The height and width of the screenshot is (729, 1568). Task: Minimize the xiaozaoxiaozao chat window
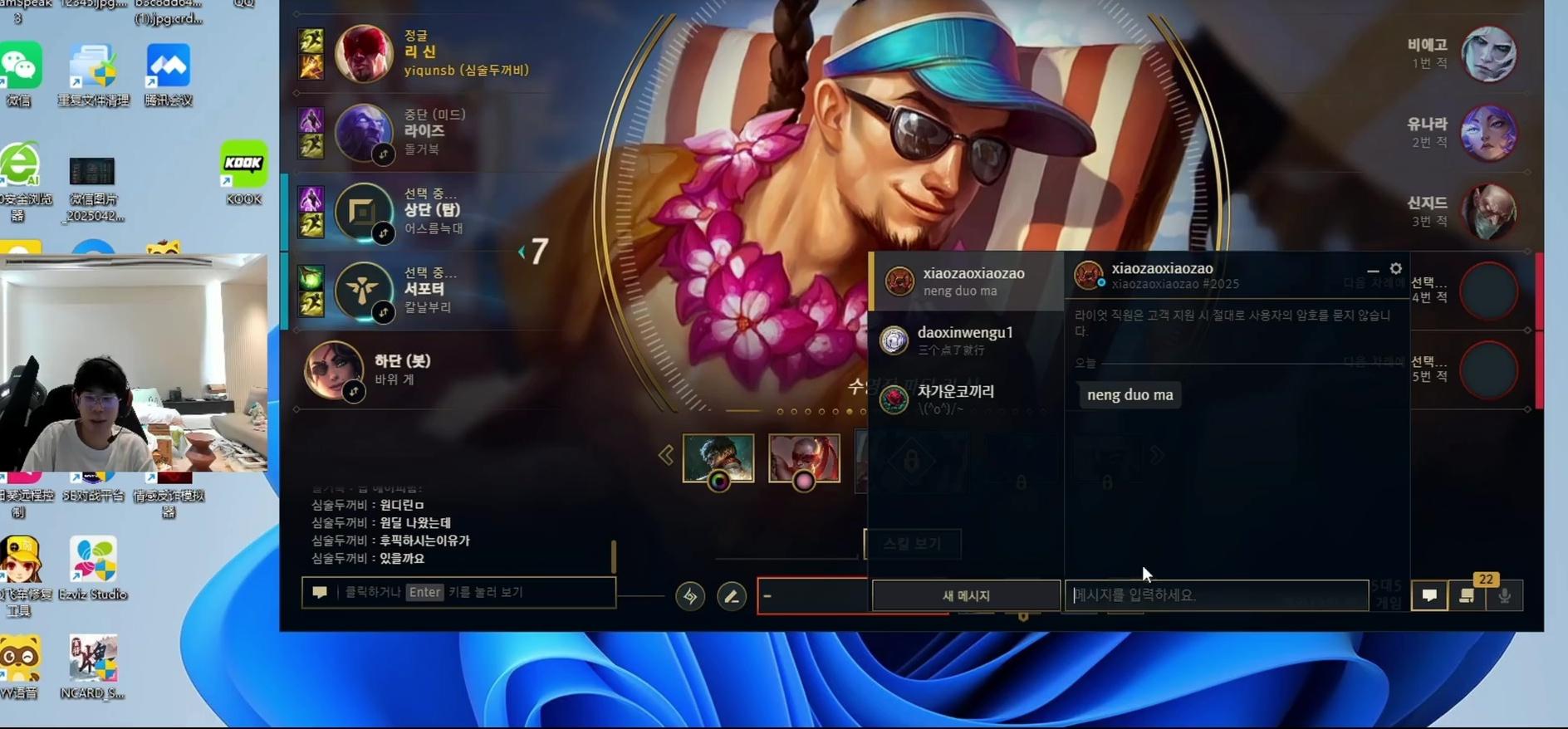(x=1373, y=270)
